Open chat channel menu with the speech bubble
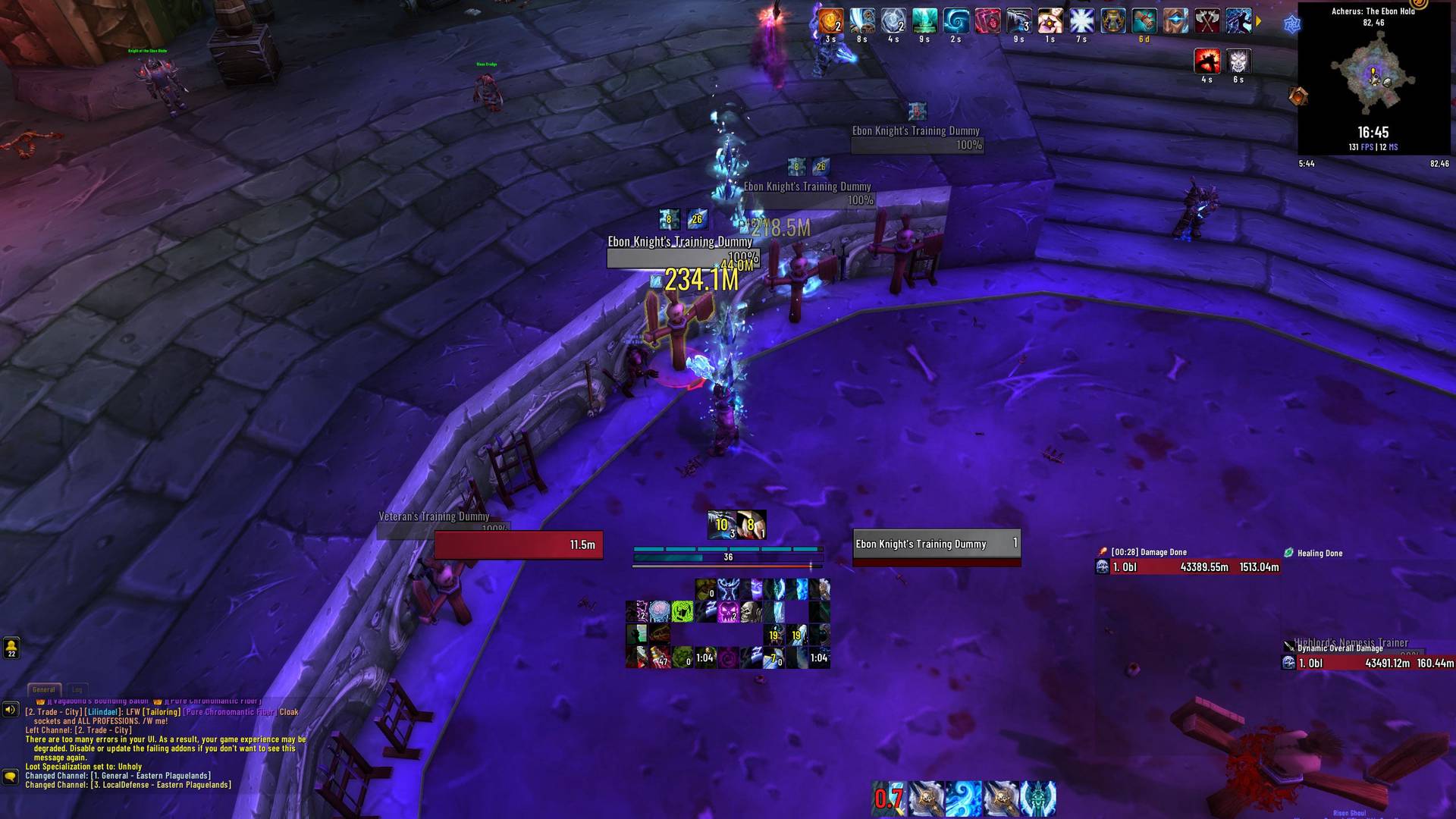This screenshot has width=1456, height=819. click(10, 777)
